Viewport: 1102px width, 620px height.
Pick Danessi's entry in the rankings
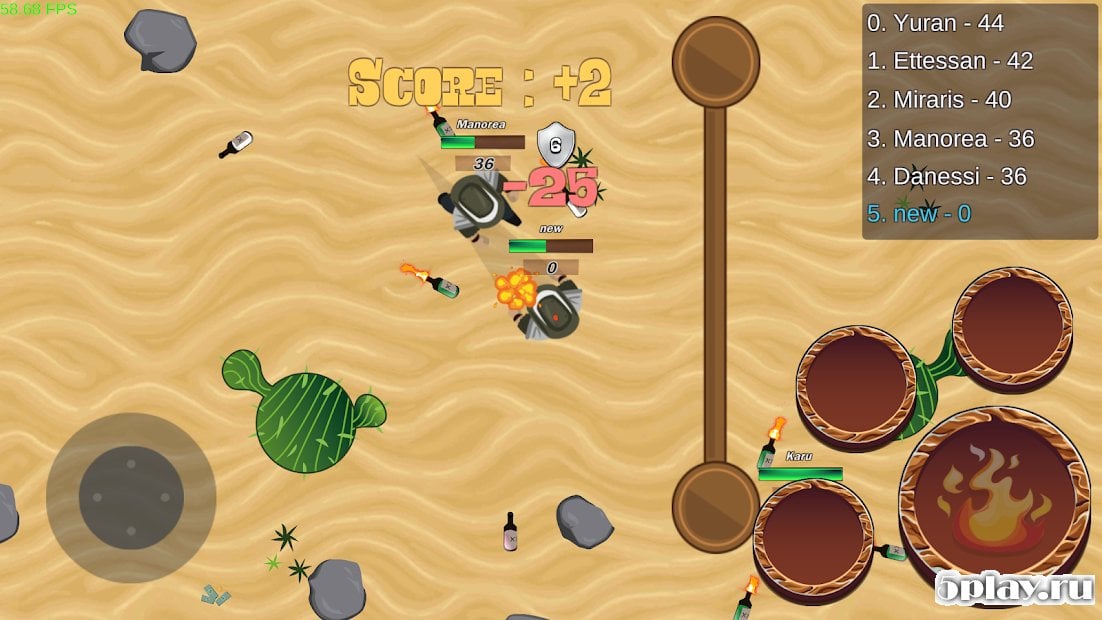click(946, 176)
